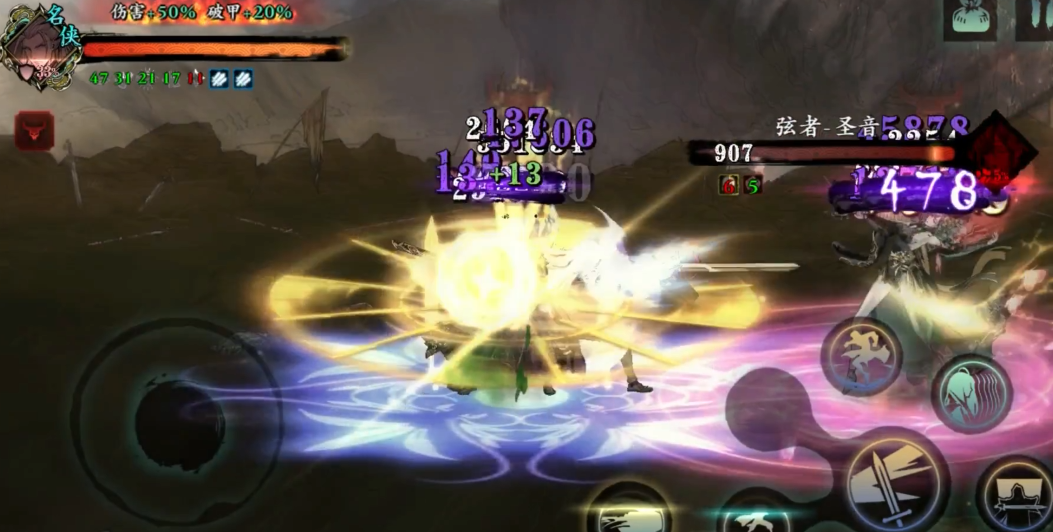Use the flying kick skill
This screenshot has width=1053, height=532.
[862, 357]
